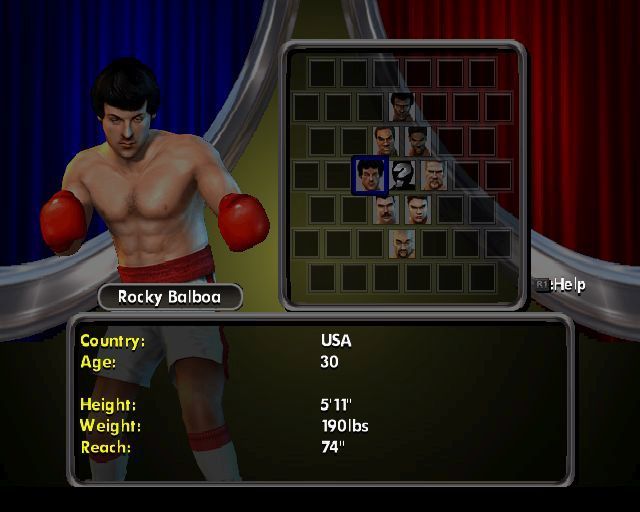
Task: Select the highlighted Rocky Balboa portrait
Action: coord(369,175)
